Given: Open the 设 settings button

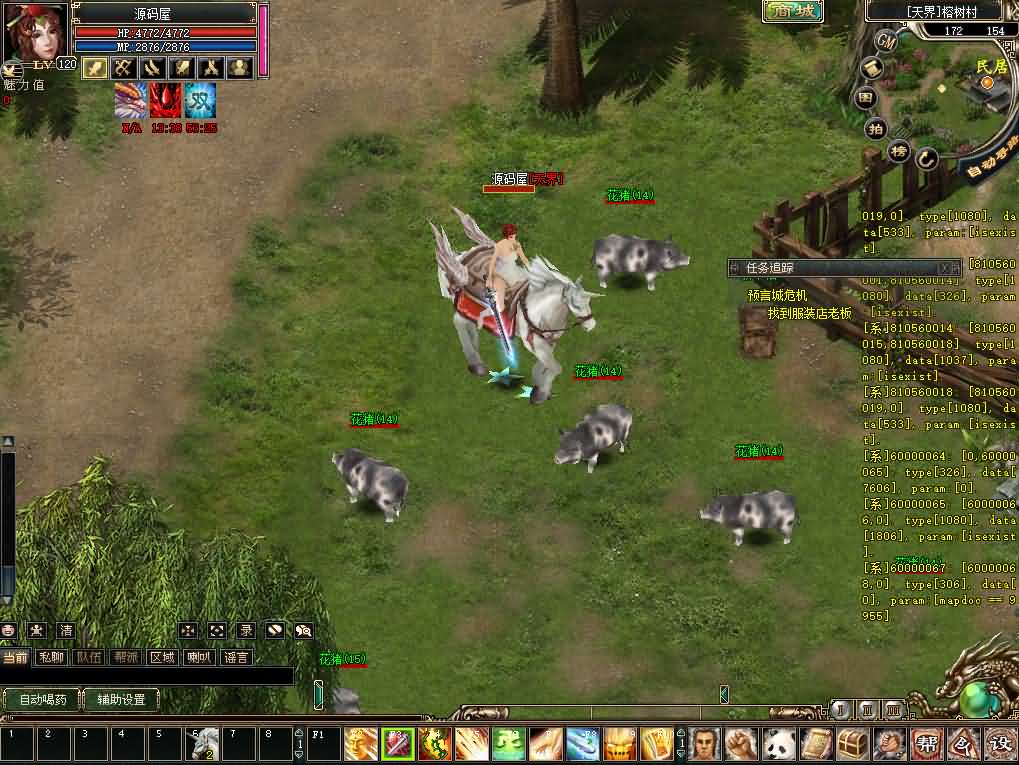Looking at the screenshot, I should click(x=999, y=744).
